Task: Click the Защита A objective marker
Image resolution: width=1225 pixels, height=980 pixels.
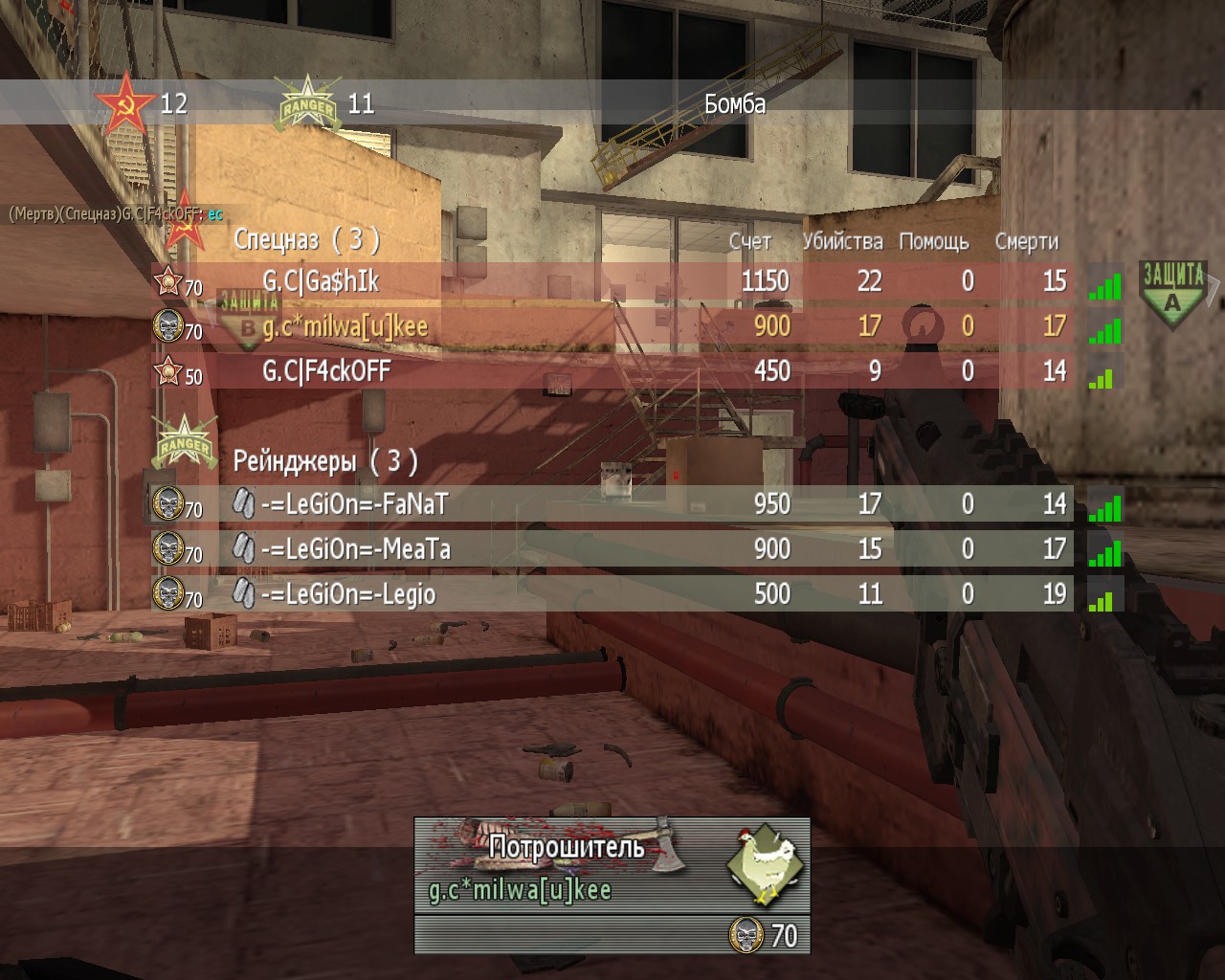Action: (1173, 293)
